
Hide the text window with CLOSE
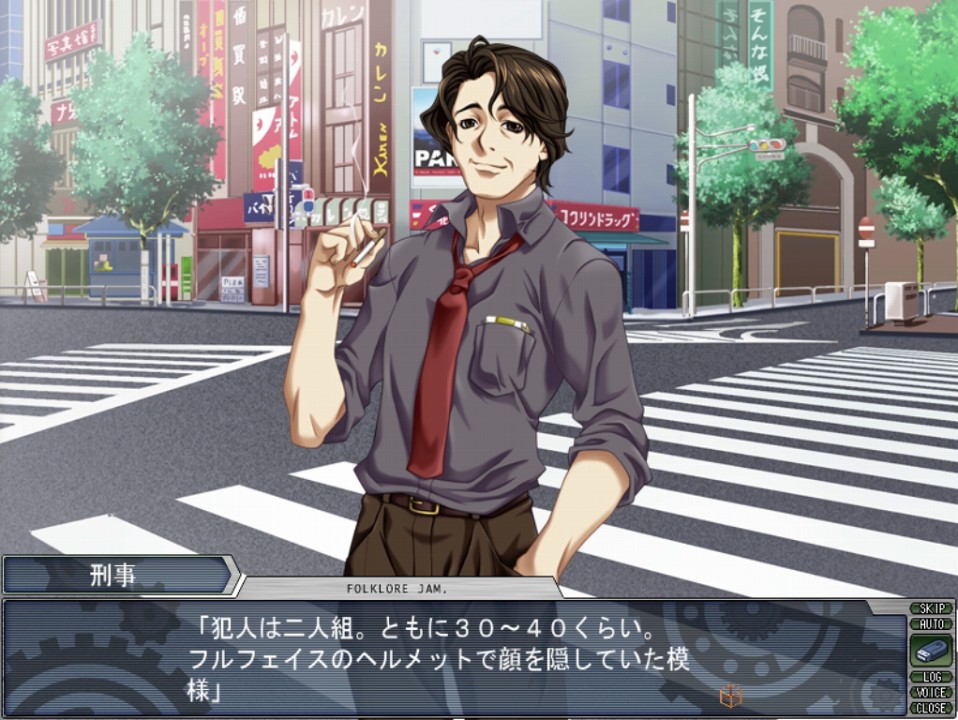click(930, 707)
